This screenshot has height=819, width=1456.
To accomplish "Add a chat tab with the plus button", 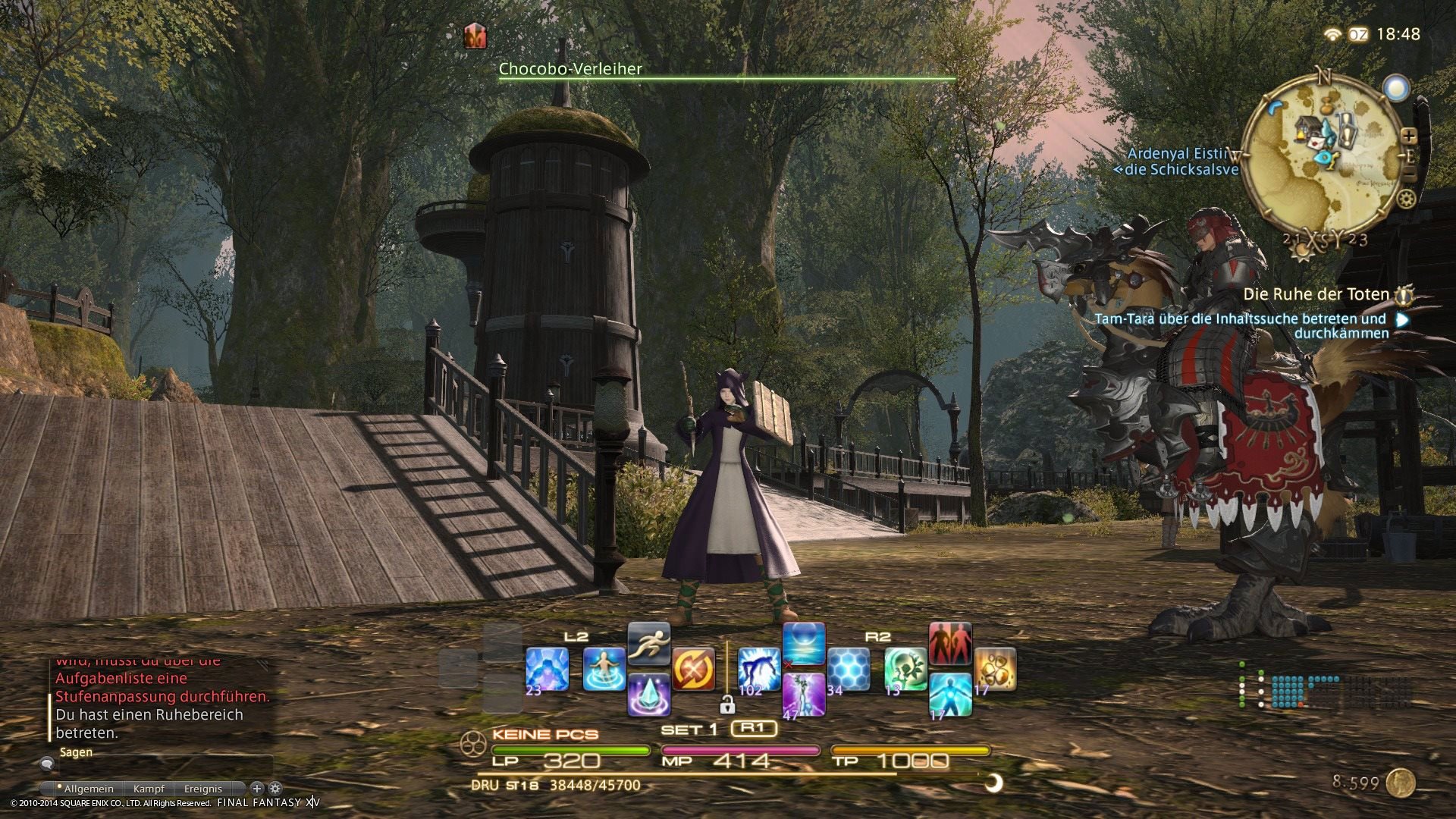I will [257, 788].
